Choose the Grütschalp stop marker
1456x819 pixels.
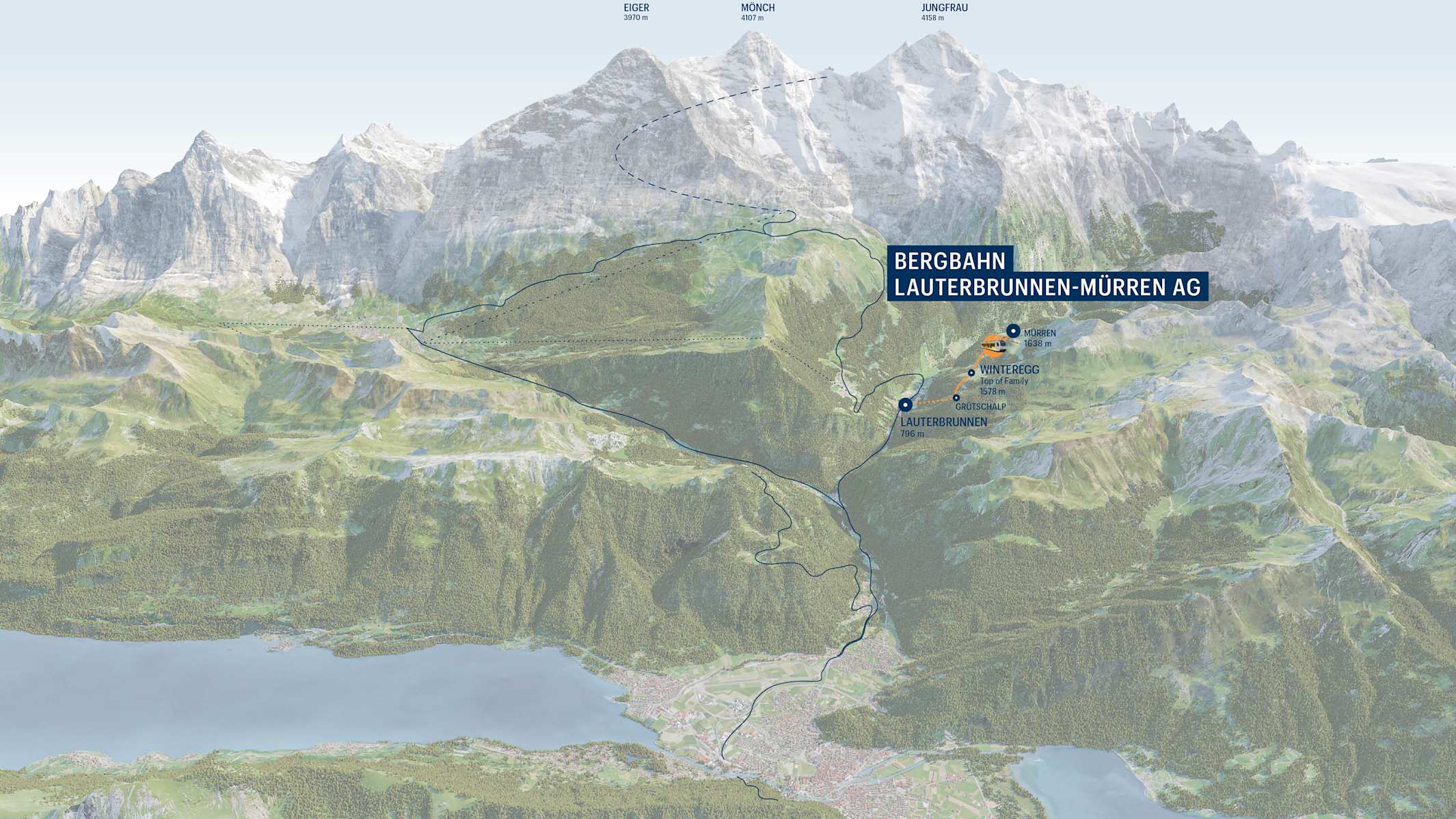pyautogui.click(x=956, y=397)
